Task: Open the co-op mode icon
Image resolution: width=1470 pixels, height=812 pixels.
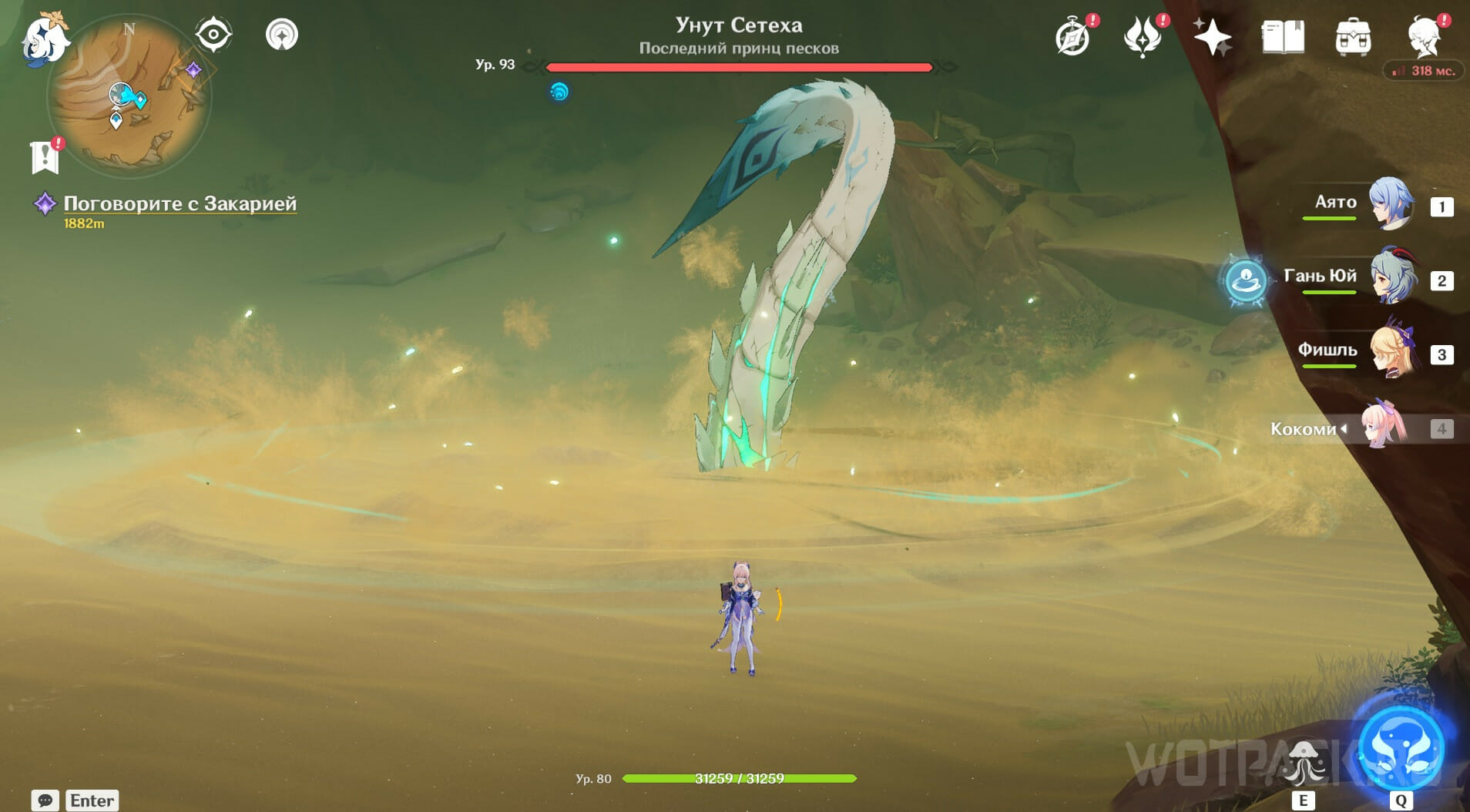Action: point(281,35)
